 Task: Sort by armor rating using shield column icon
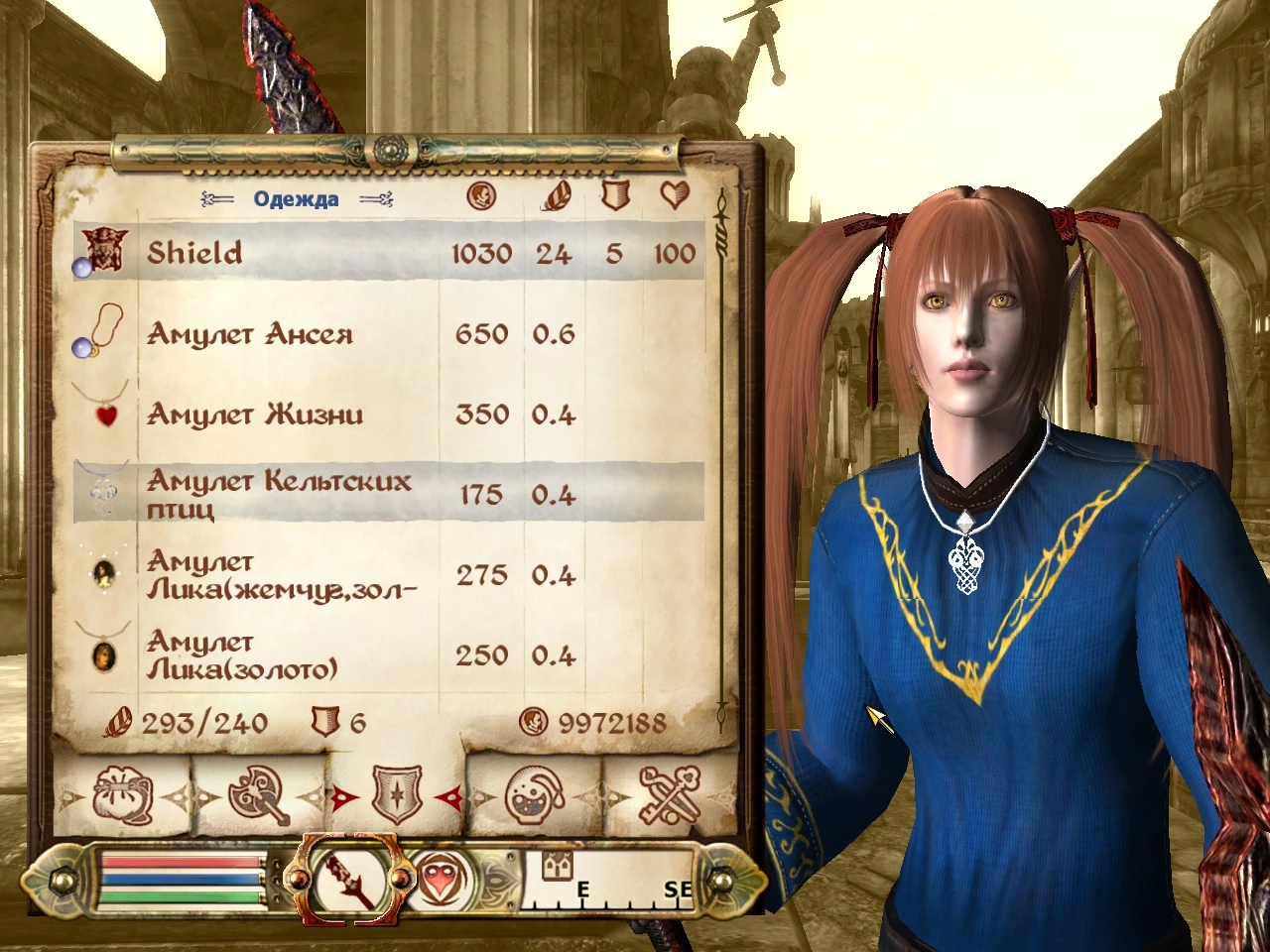click(614, 197)
